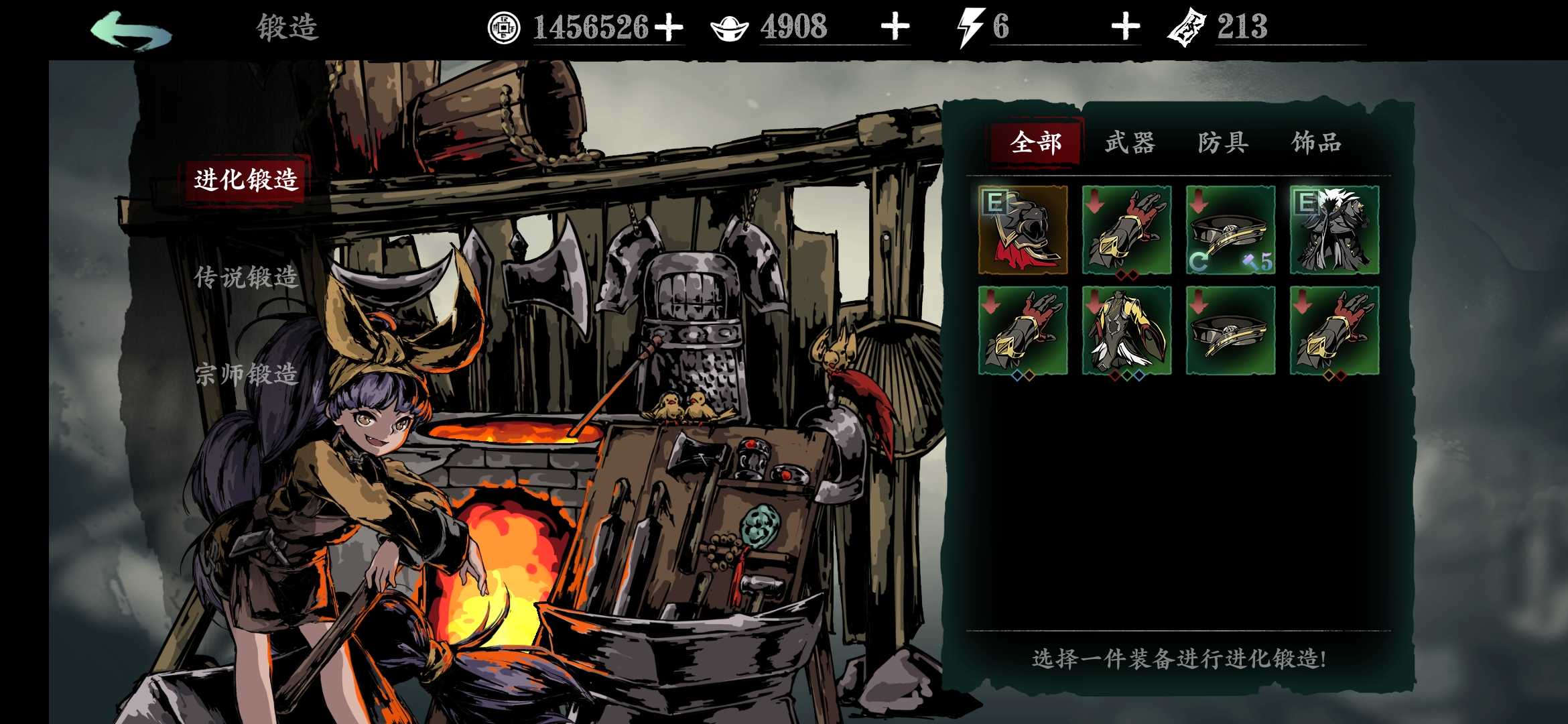Pick the officer cap with hammer 5 badge
Image resolution: width=1568 pixels, height=724 pixels.
coord(1230,230)
